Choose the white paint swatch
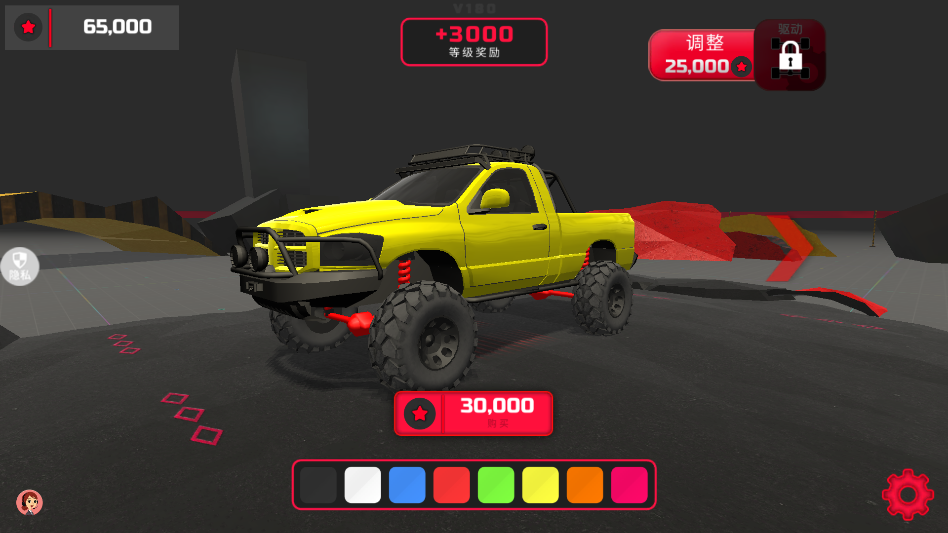The width and height of the screenshot is (948, 533). click(363, 485)
